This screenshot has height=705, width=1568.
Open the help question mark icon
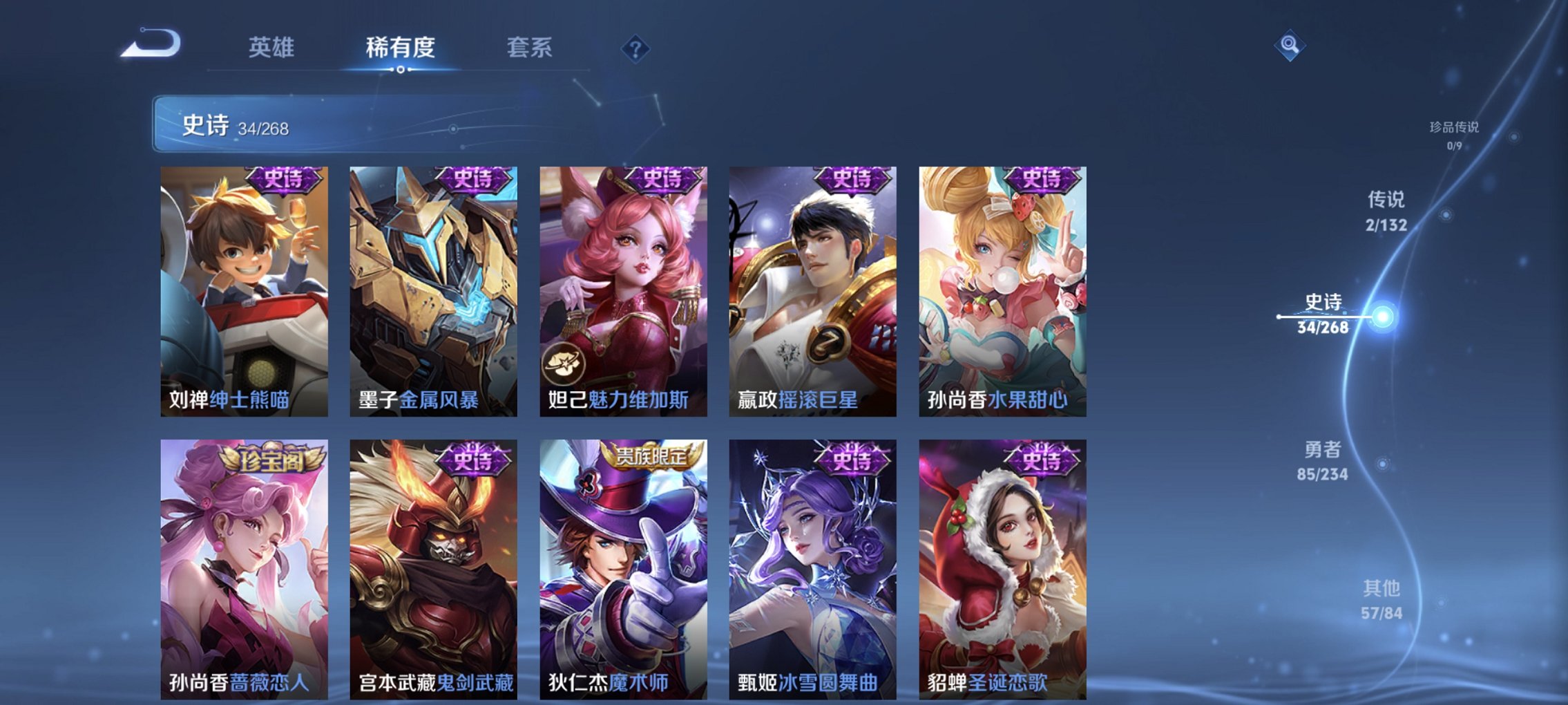click(636, 49)
